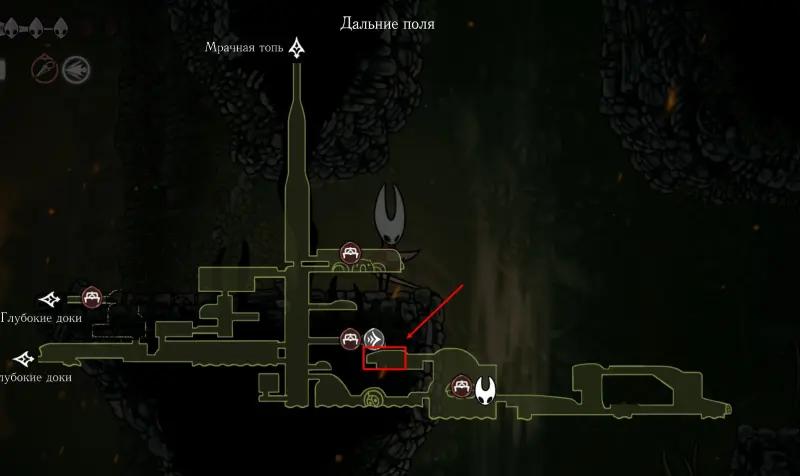The width and height of the screenshot is (800, 476).
Task: Choose the bench marker next to the white player marker
Action: (x=461, y=384)
